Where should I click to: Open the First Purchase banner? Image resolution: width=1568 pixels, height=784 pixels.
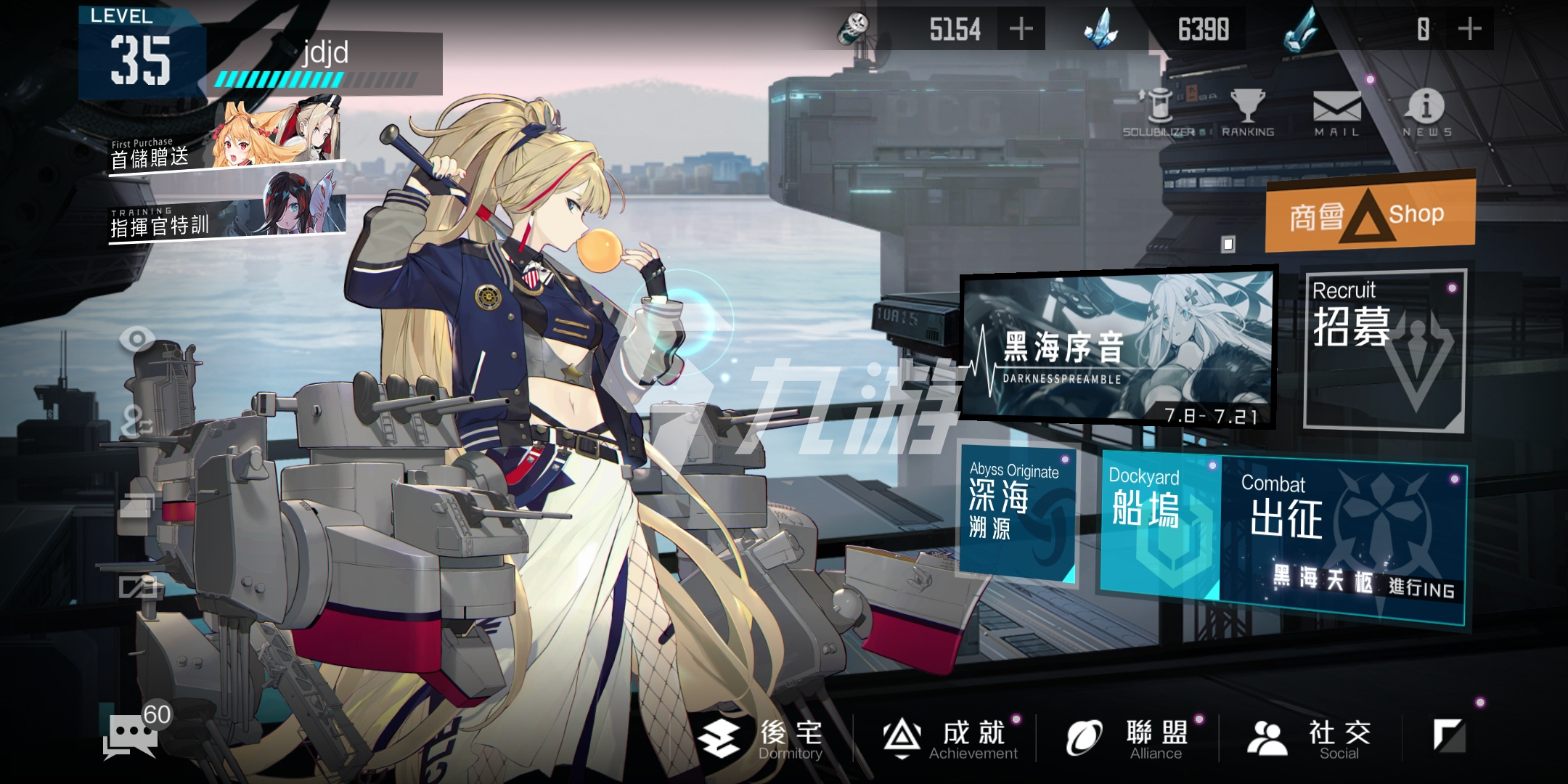[226, 139]
